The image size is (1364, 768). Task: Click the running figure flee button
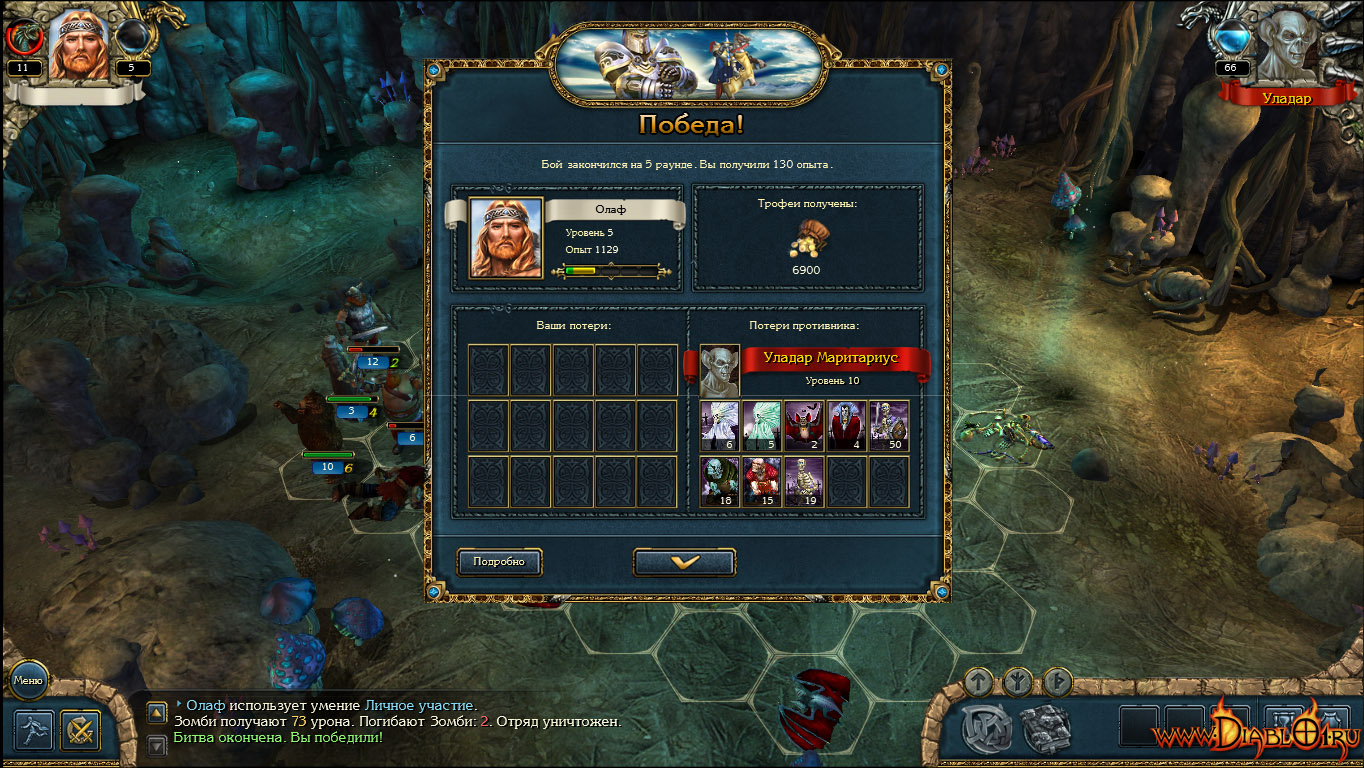click(34, 730)
